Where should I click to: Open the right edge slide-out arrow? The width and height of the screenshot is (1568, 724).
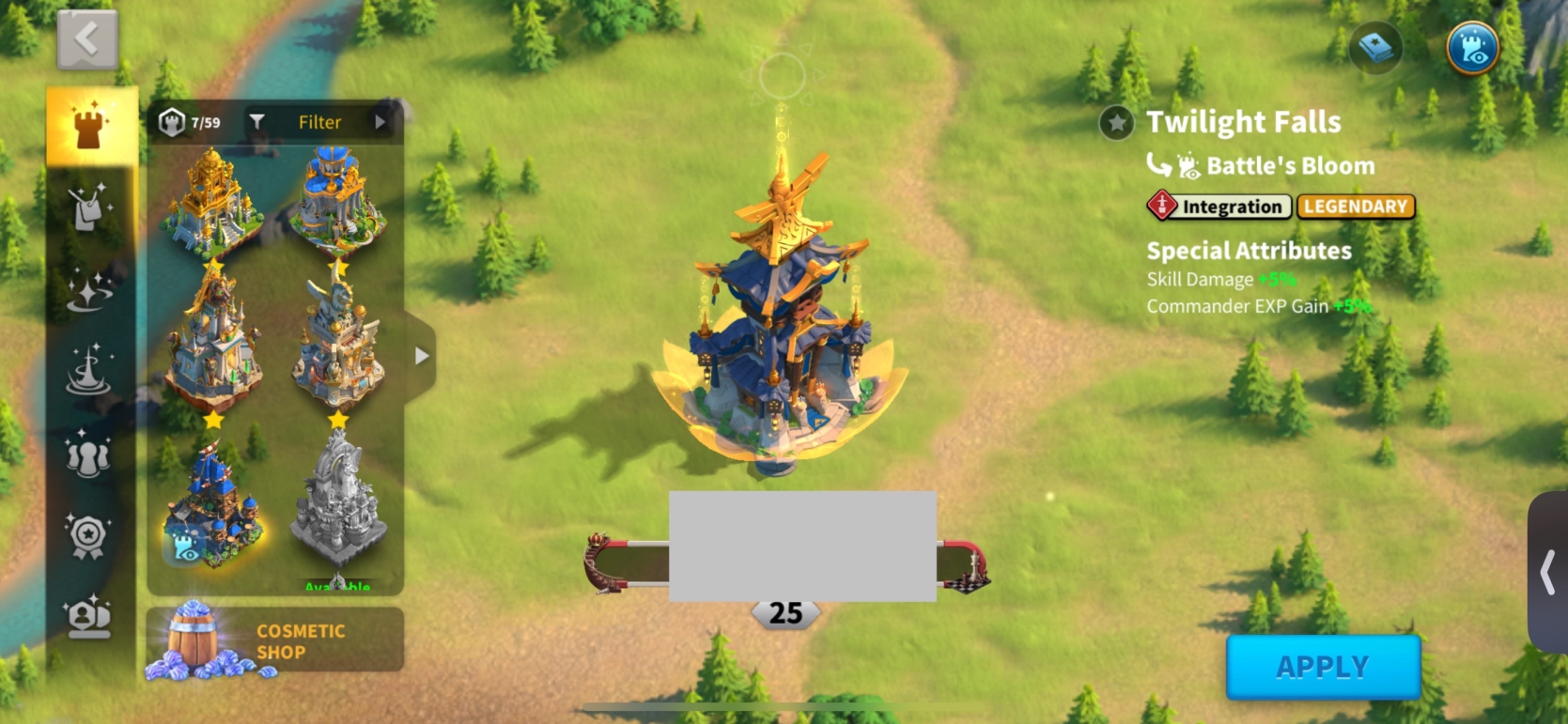pyautogui.click(x=1547, y=572)
